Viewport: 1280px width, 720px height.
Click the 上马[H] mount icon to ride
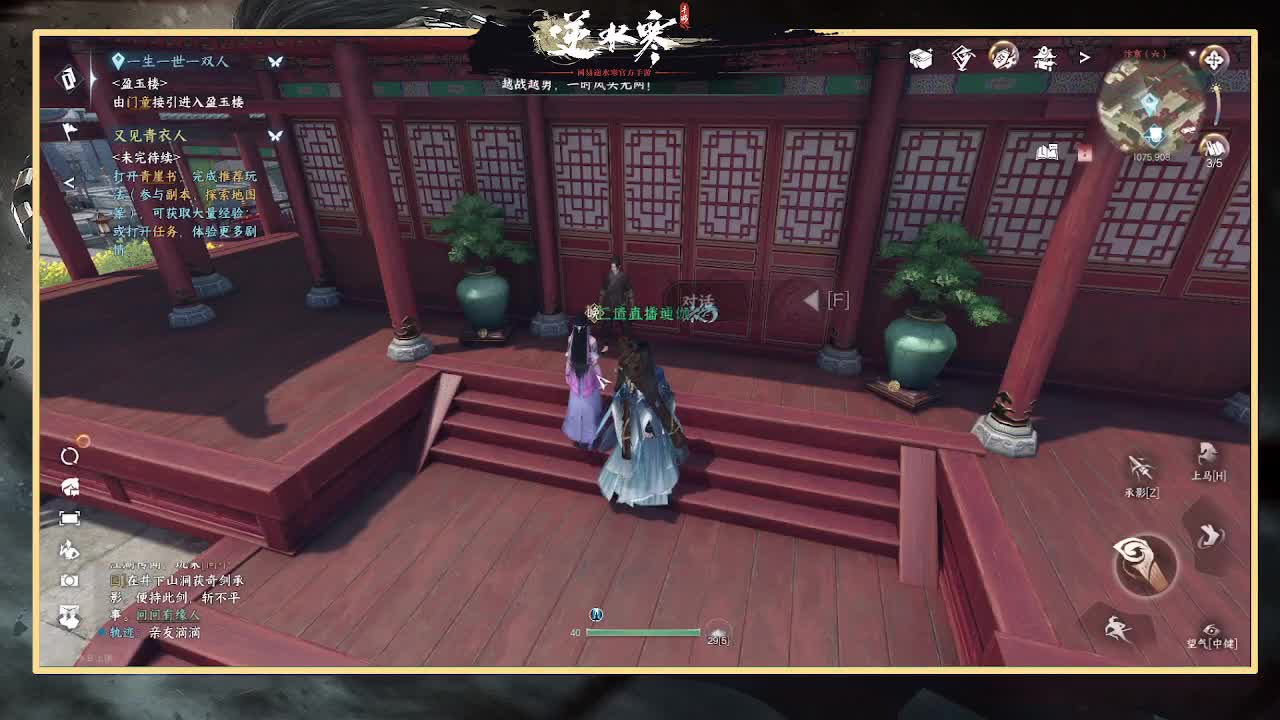(1205, 454)
